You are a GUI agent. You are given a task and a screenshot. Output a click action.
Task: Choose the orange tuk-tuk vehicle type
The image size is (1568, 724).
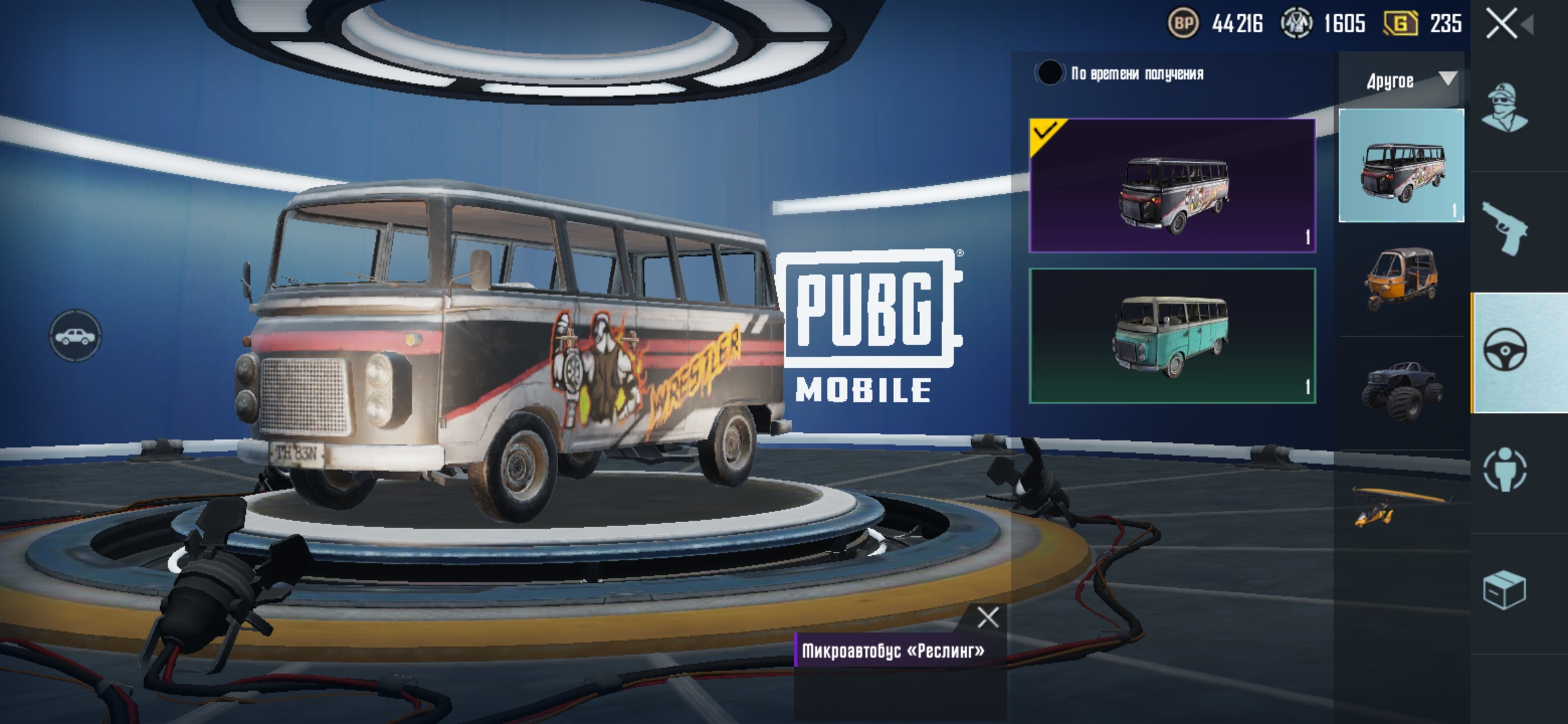1401,278
